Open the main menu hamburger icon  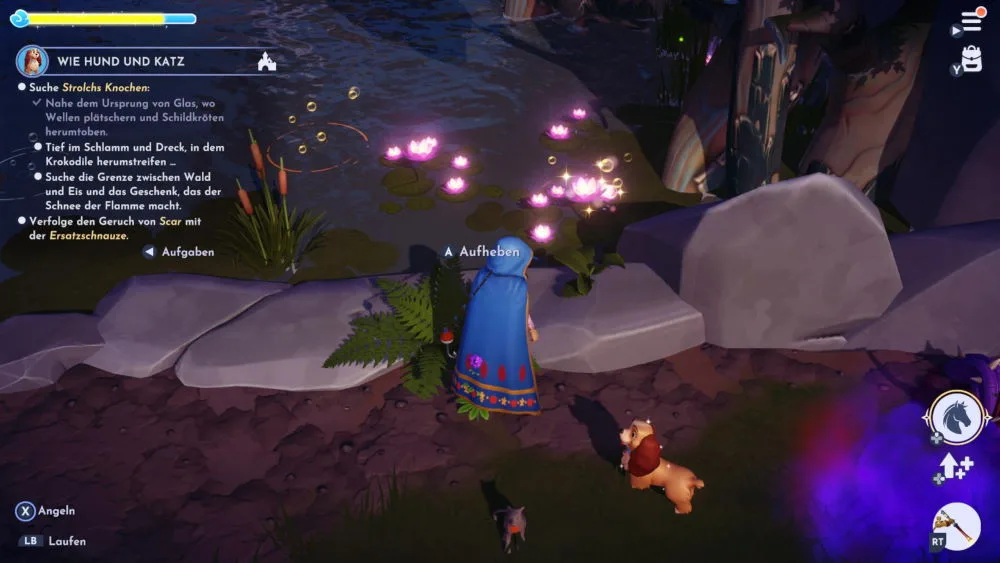tap(971, 21)
